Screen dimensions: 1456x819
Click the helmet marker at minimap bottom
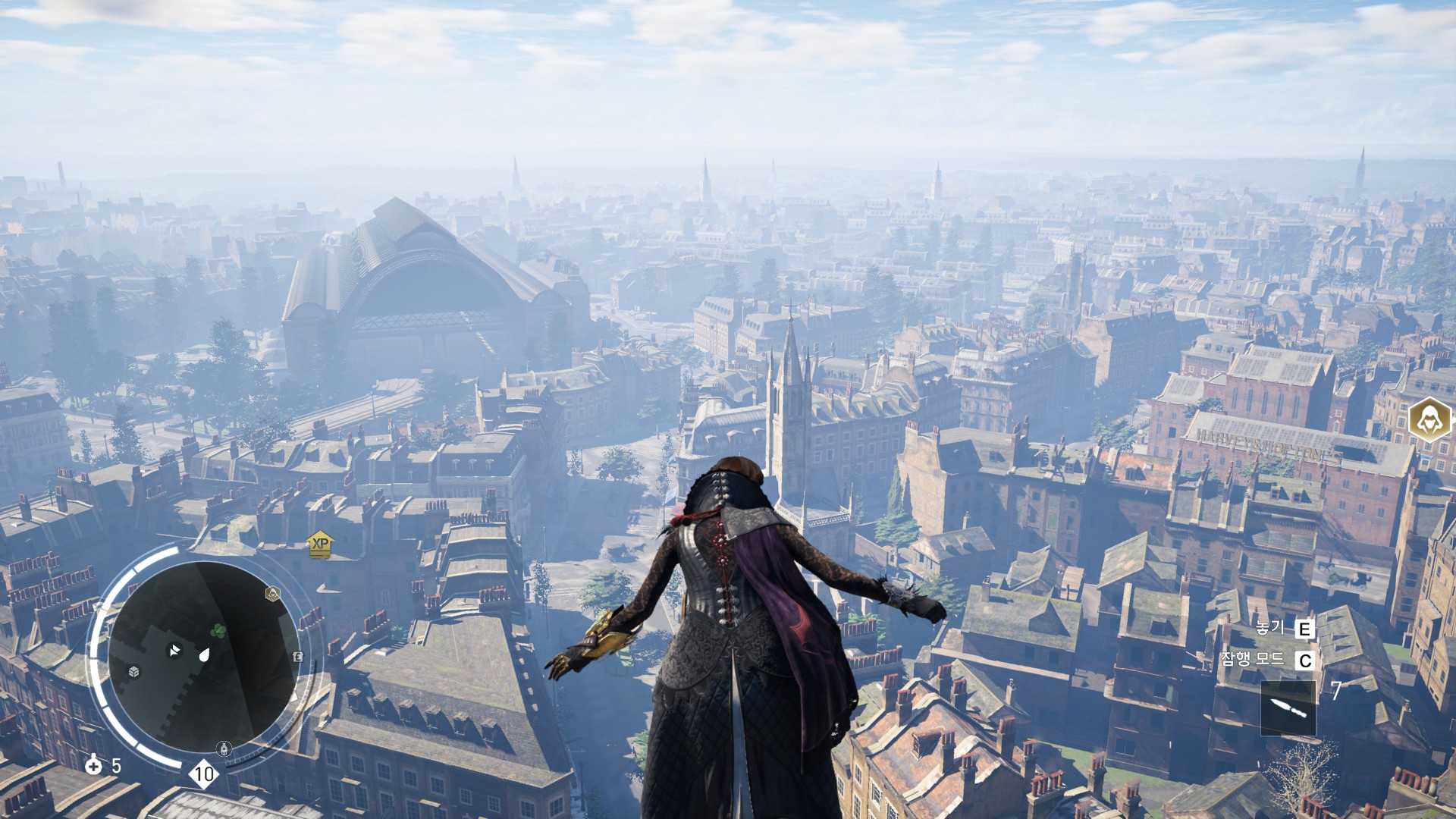point(224,749)
